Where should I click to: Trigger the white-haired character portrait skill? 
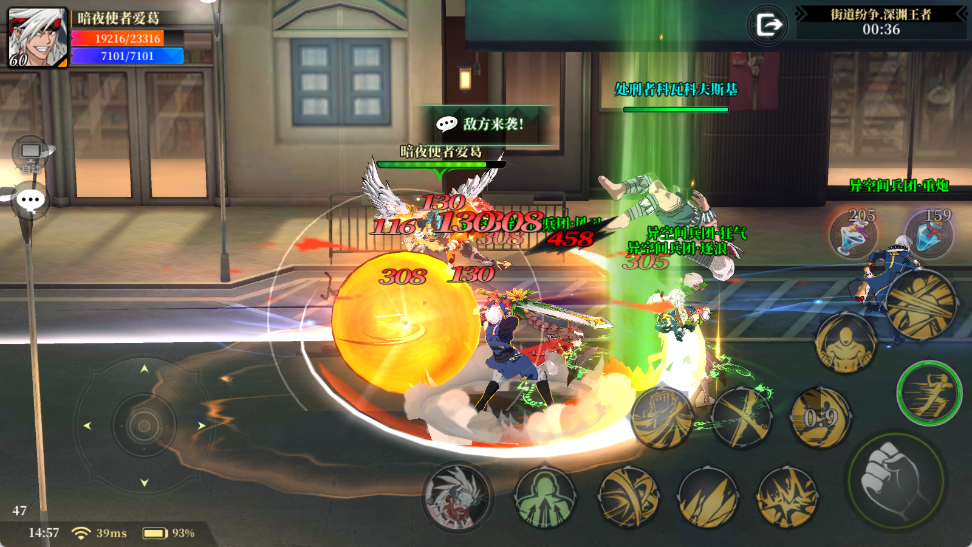tap(457, 497)
